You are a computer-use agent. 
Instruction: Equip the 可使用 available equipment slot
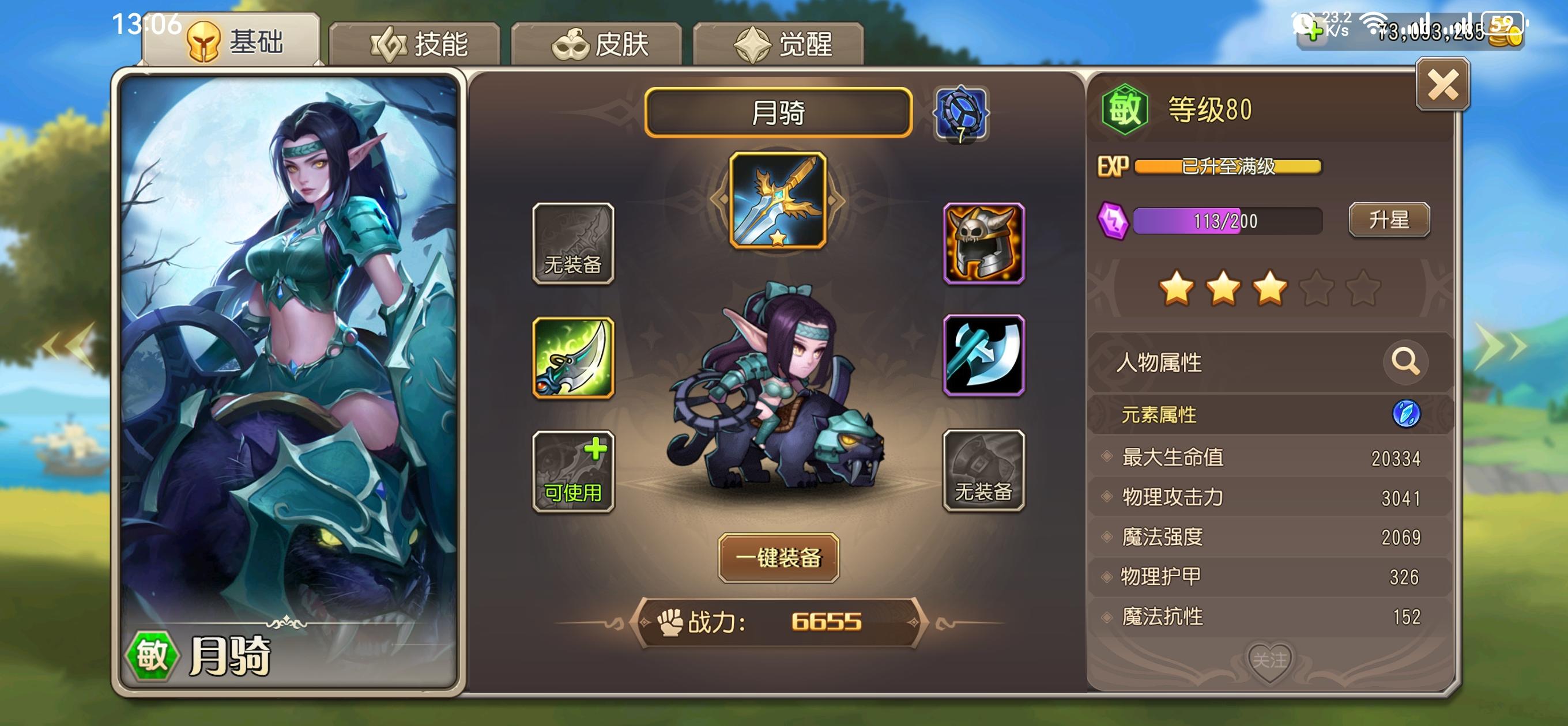tap(573, 472)
